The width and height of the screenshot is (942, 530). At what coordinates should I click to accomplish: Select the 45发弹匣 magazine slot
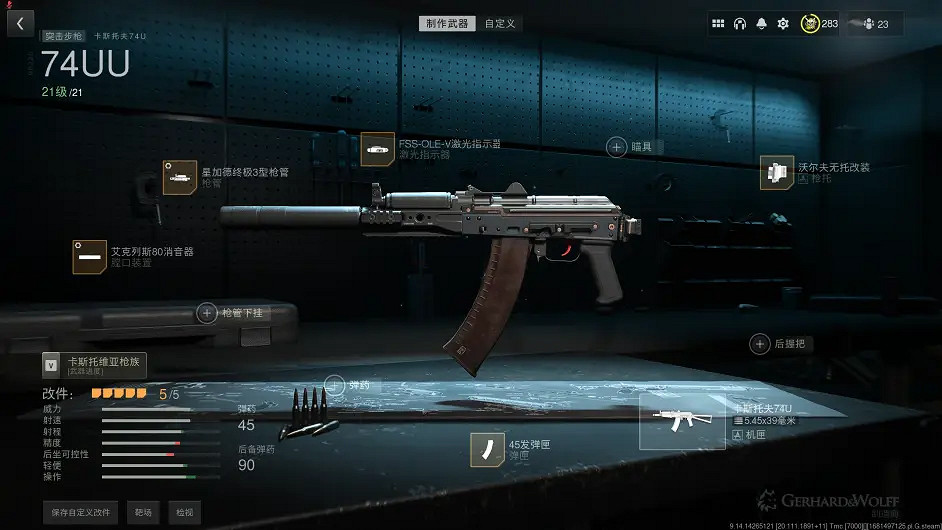click(487, 450)
